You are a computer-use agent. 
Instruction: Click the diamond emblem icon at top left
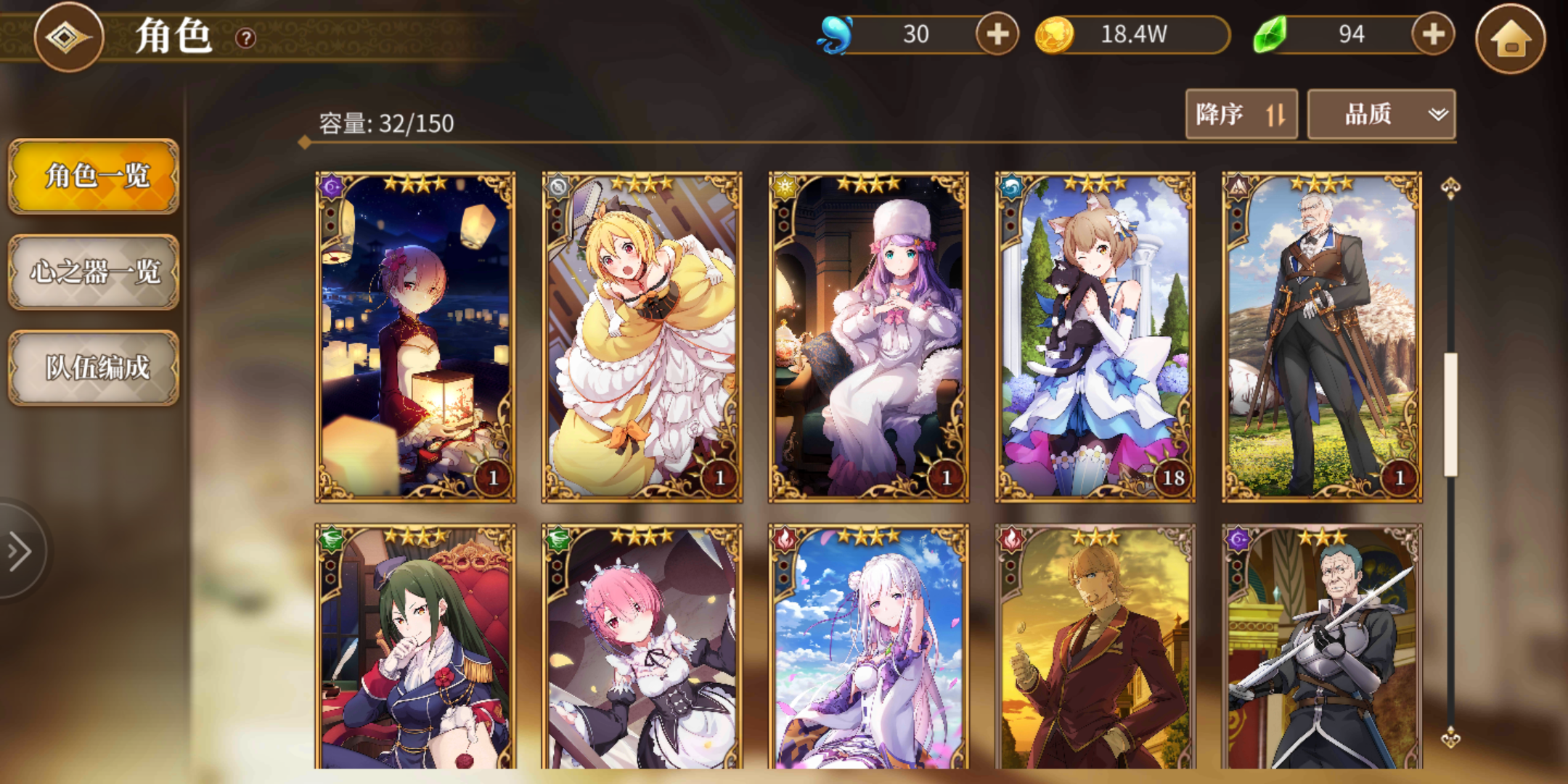tap(68, 38)
